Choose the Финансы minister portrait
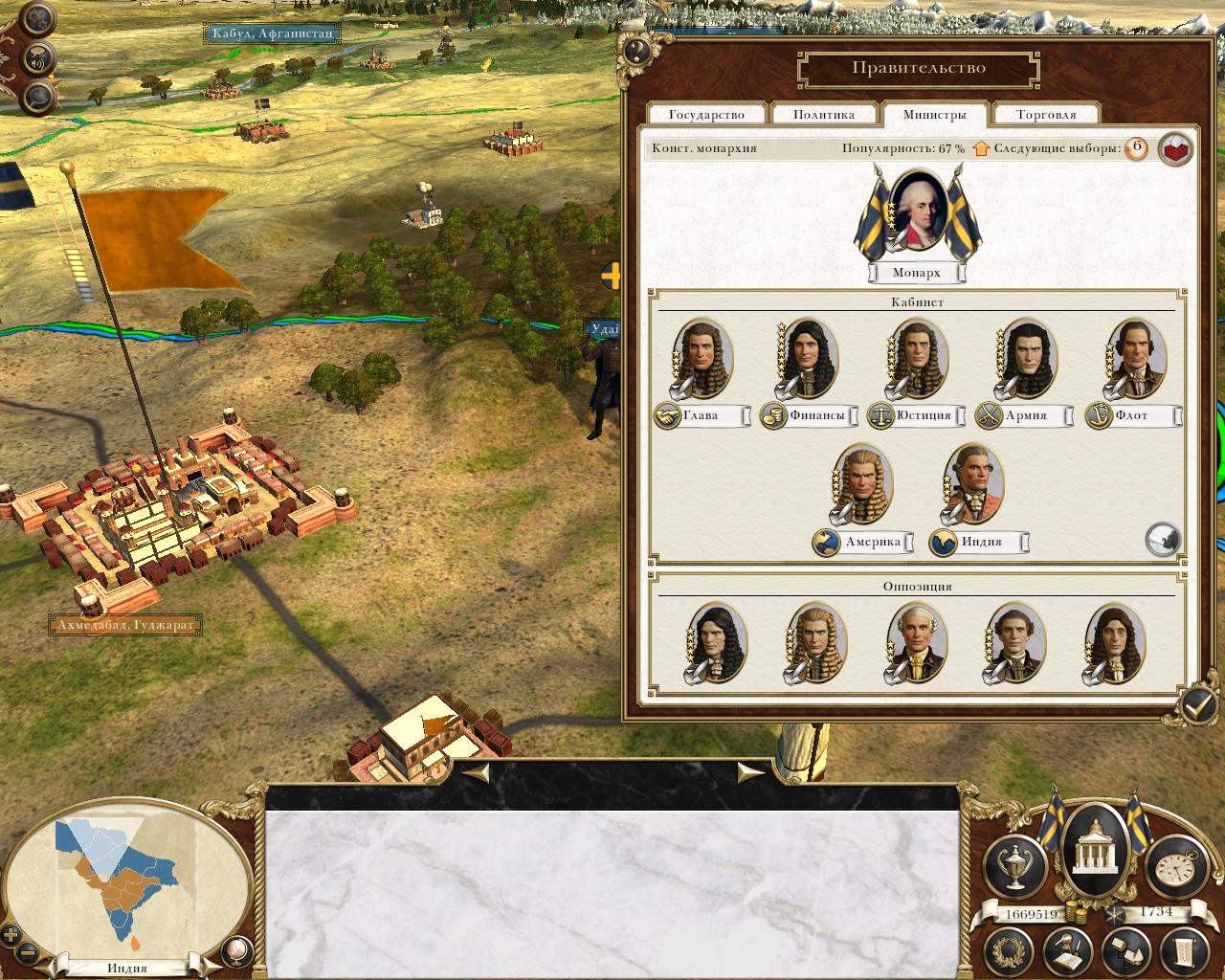1225x980 pixels. click(809, 360)
